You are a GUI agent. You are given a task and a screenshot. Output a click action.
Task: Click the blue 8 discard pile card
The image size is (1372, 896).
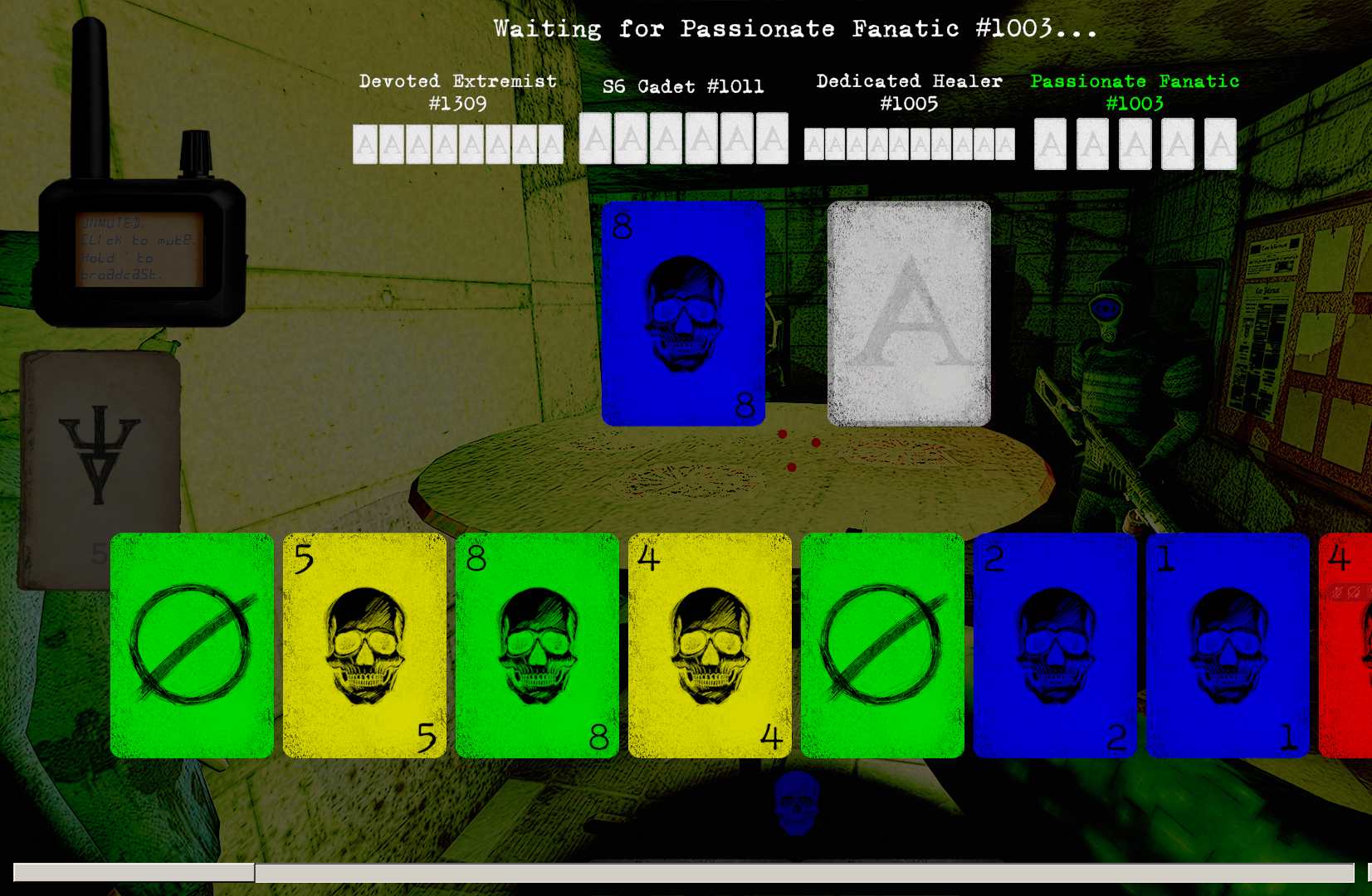tap(683, 314)
